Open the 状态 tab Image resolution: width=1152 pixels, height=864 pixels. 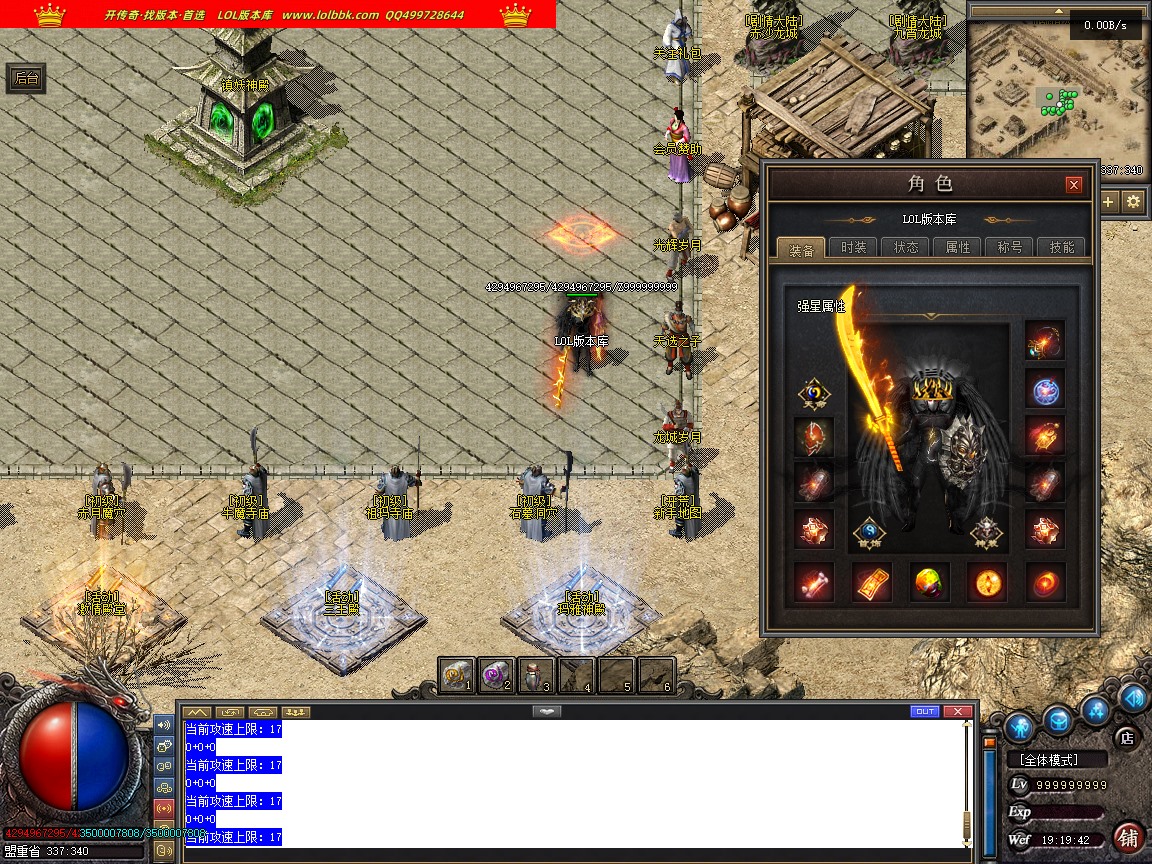905,248
